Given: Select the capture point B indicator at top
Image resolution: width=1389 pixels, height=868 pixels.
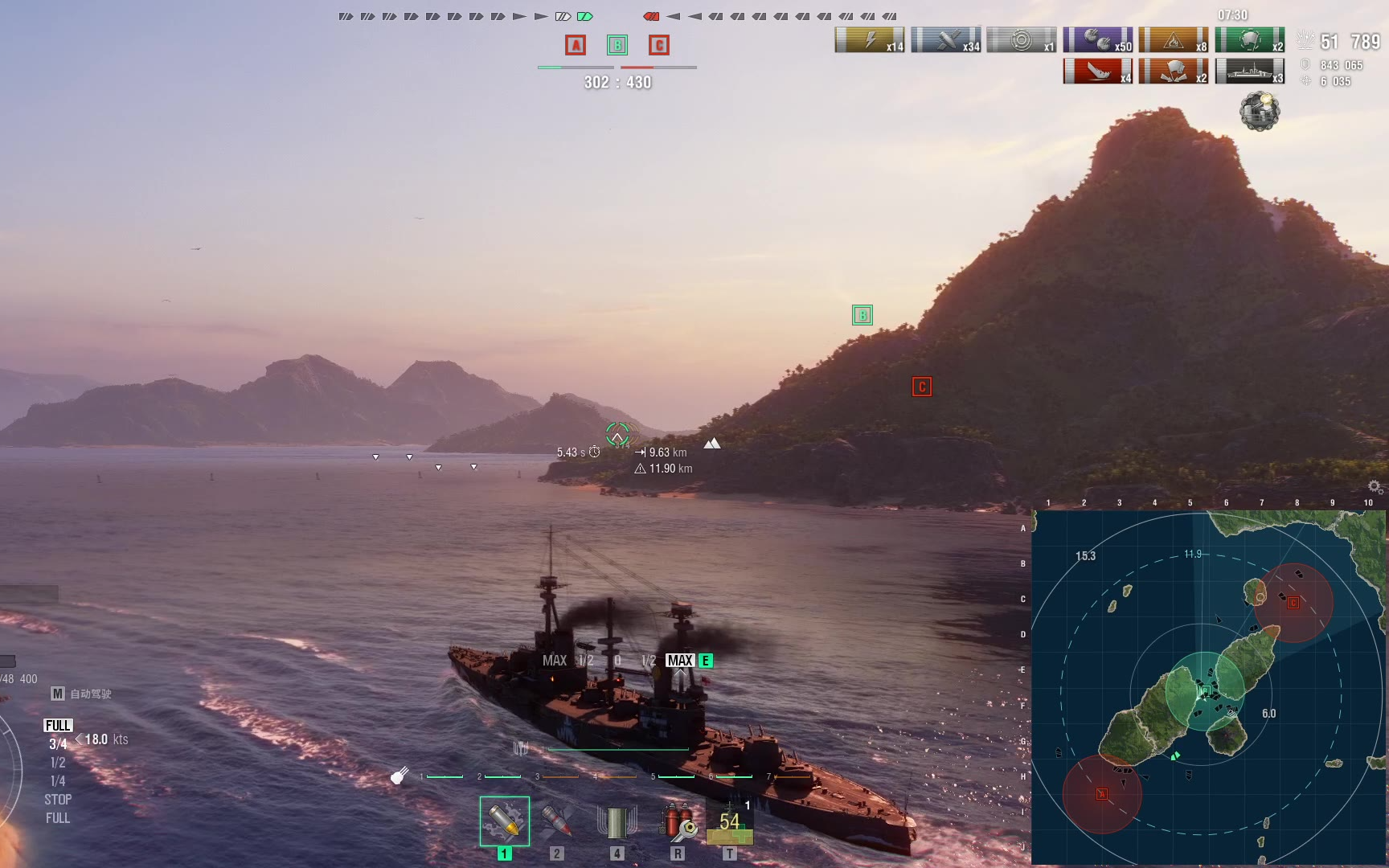Looking at the screenshot, I should [x=617, y=45].
